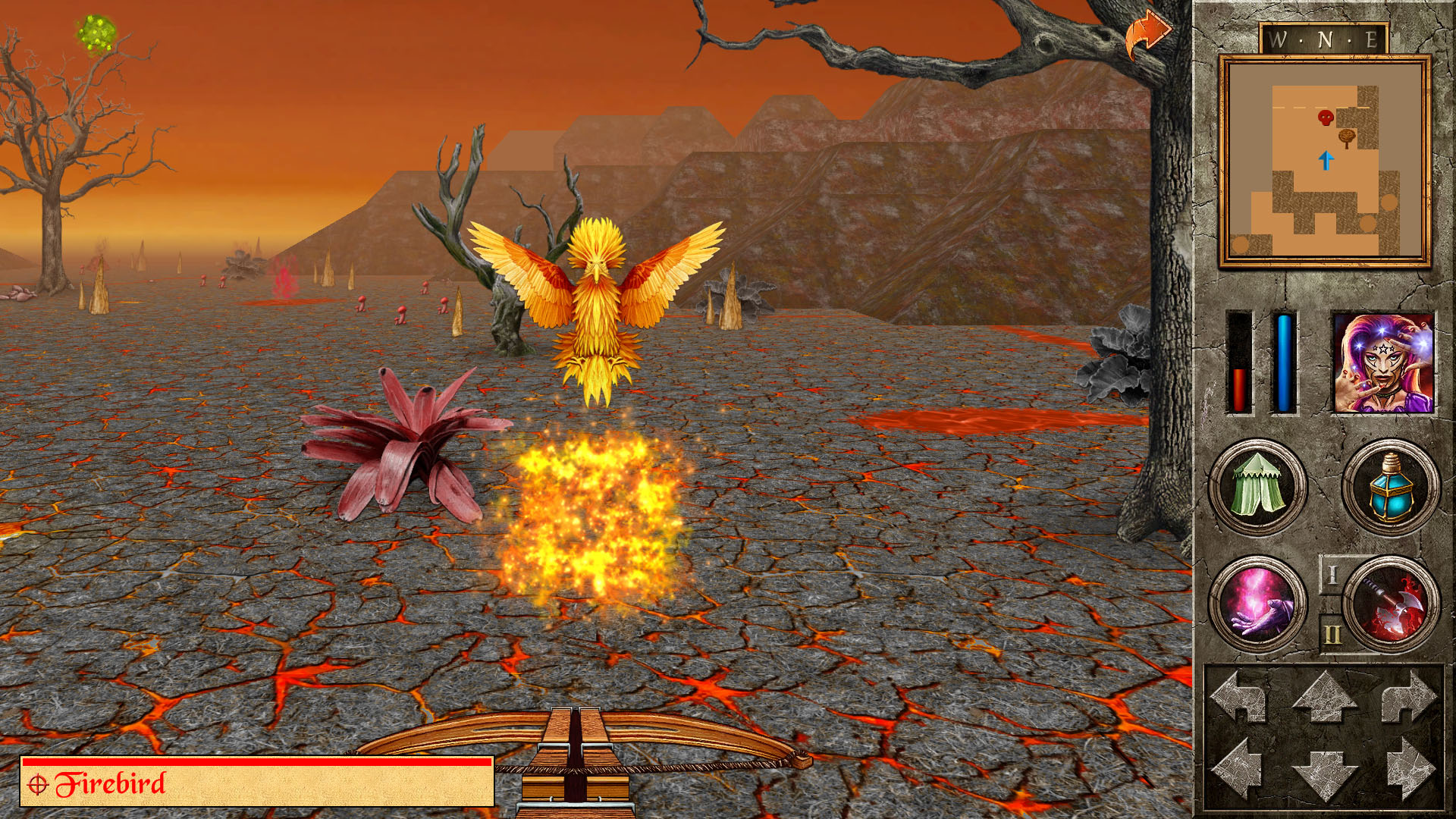Screen dimensions: 1456x819
Task: Move forward with the up arrow
Action: pos(1324,697)
